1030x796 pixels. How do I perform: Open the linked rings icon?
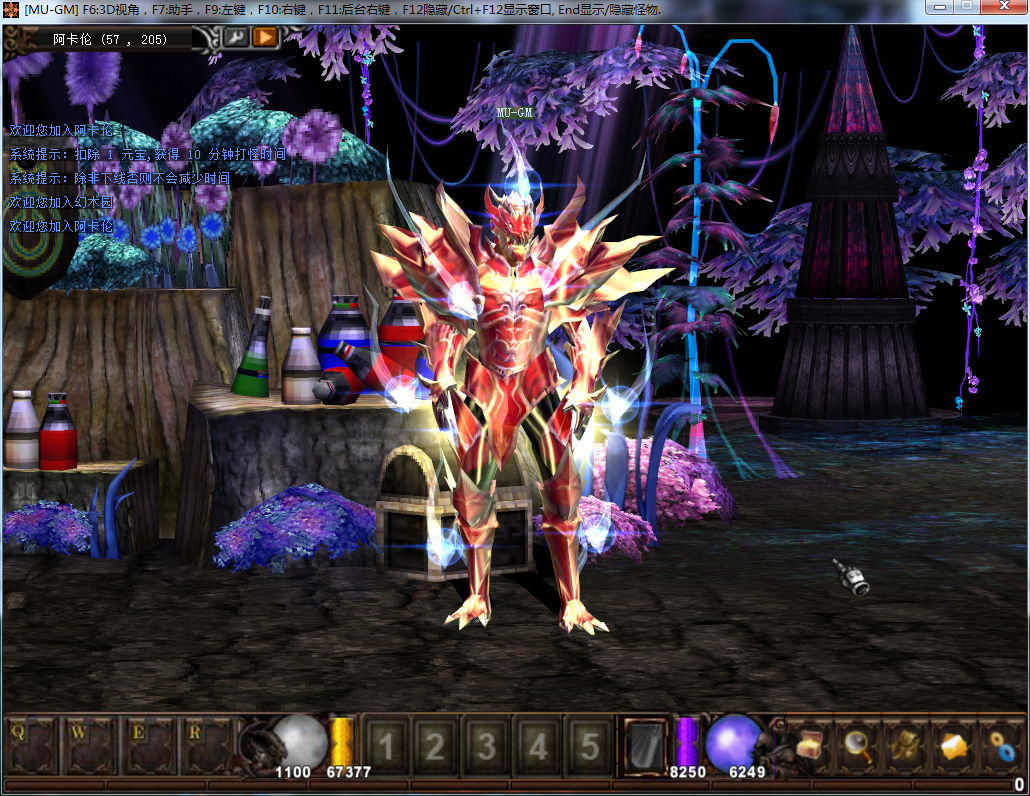pos(1001,745)
